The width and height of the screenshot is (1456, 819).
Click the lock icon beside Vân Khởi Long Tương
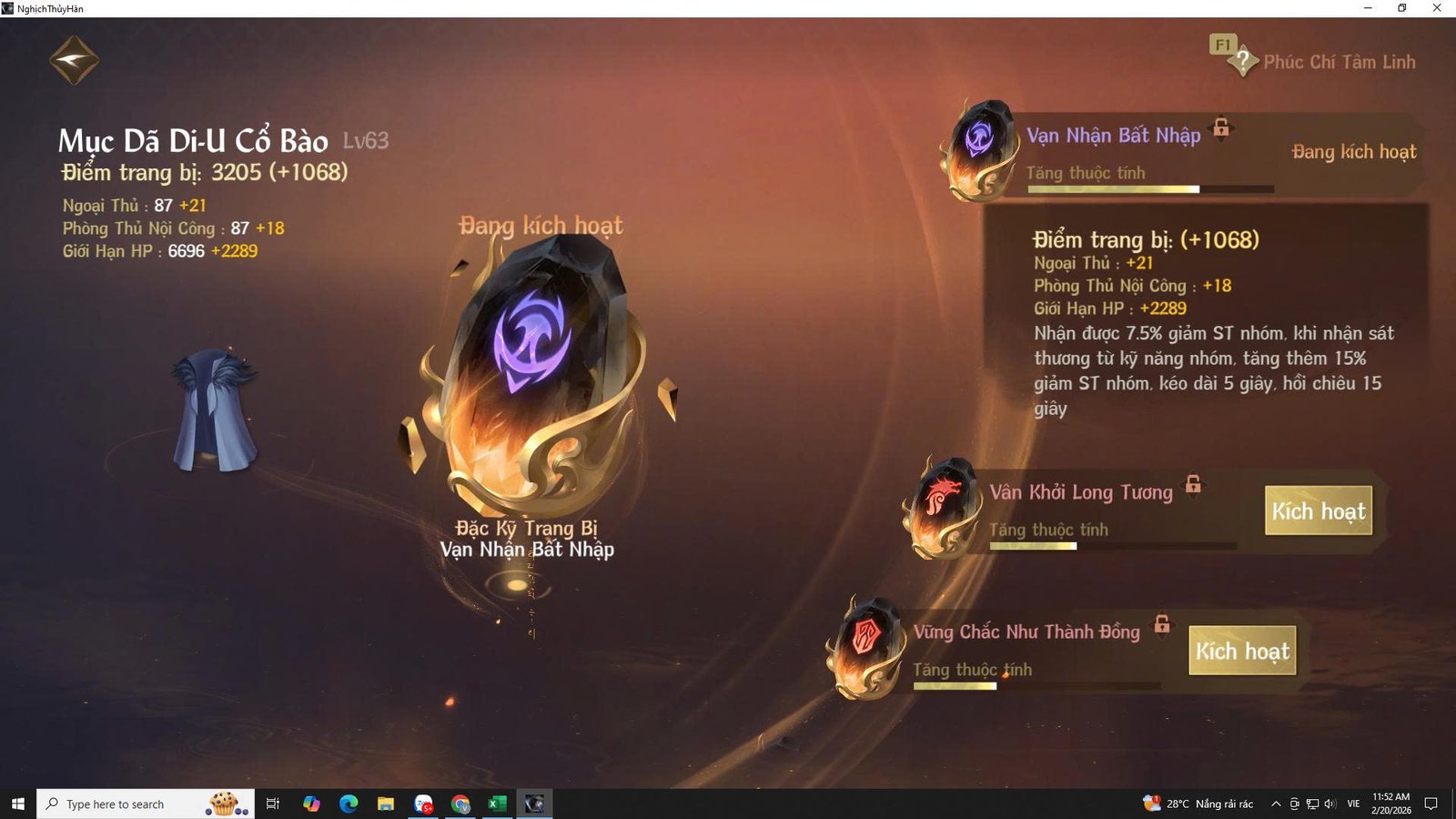pos(1192,486)
